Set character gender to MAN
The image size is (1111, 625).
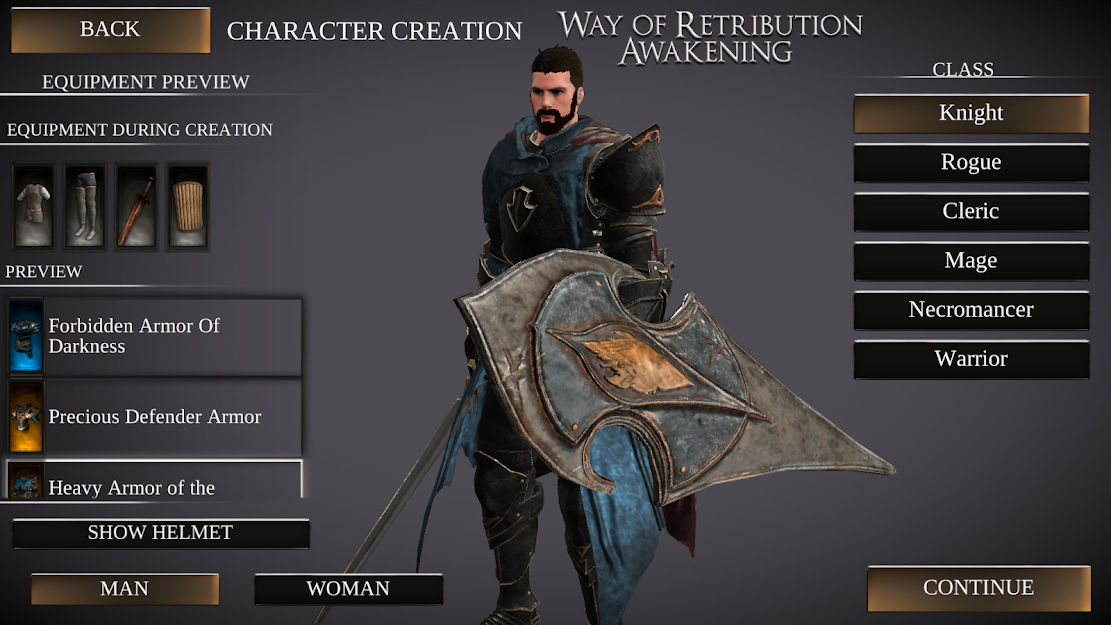(125, 589)
